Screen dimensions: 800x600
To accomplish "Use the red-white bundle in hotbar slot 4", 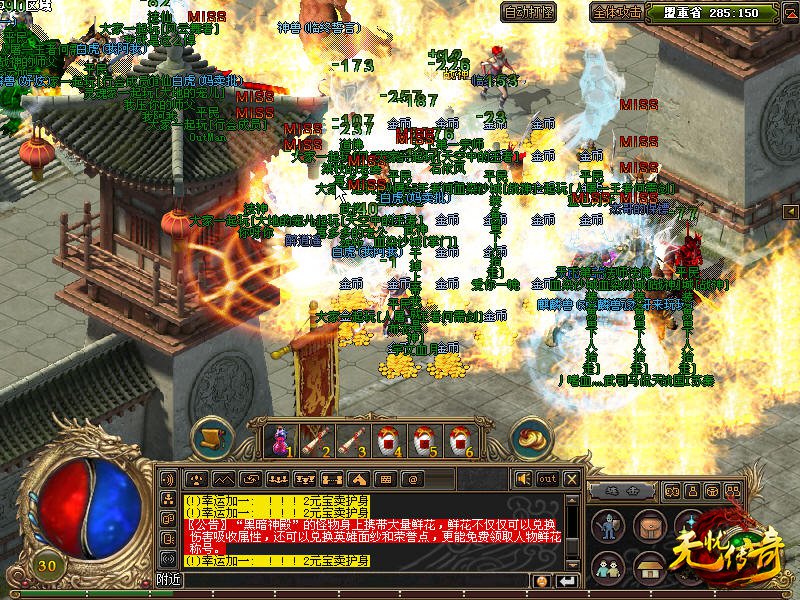I will pyautogui.click(x=387, y=440).
